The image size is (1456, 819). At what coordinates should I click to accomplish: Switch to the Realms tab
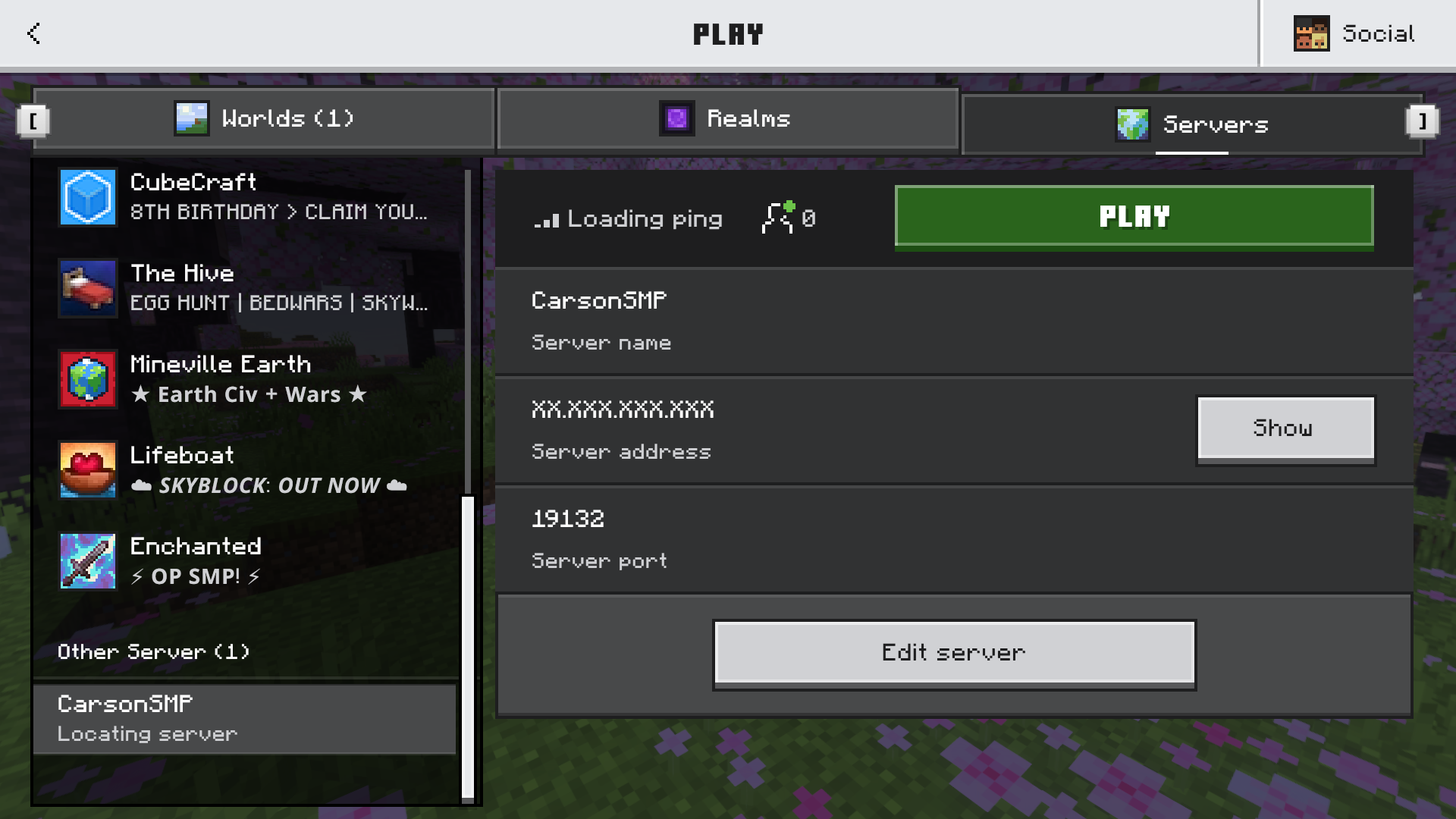click(726, 118)
